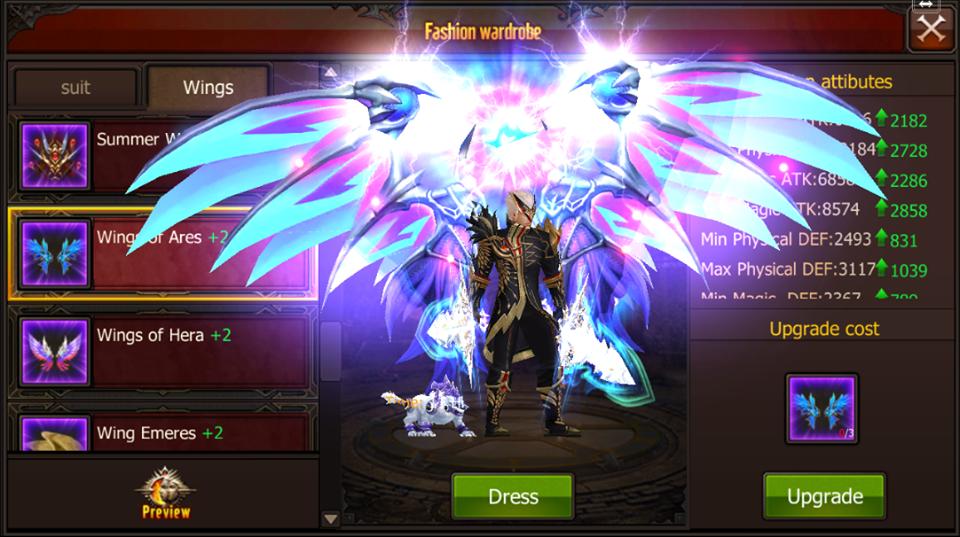Click the wing list scroll-up arrow

coord(330,72)
